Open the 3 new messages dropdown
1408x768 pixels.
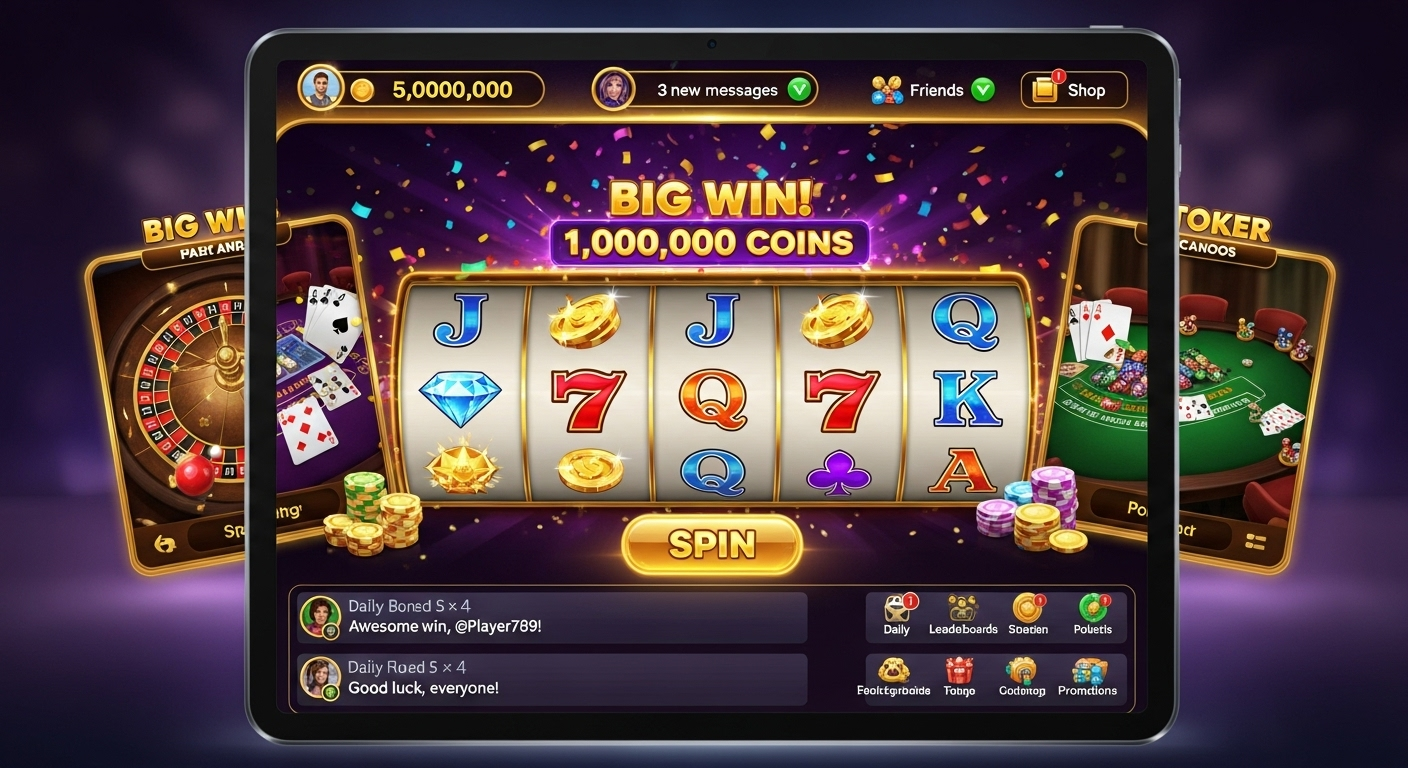pos(718,90)
